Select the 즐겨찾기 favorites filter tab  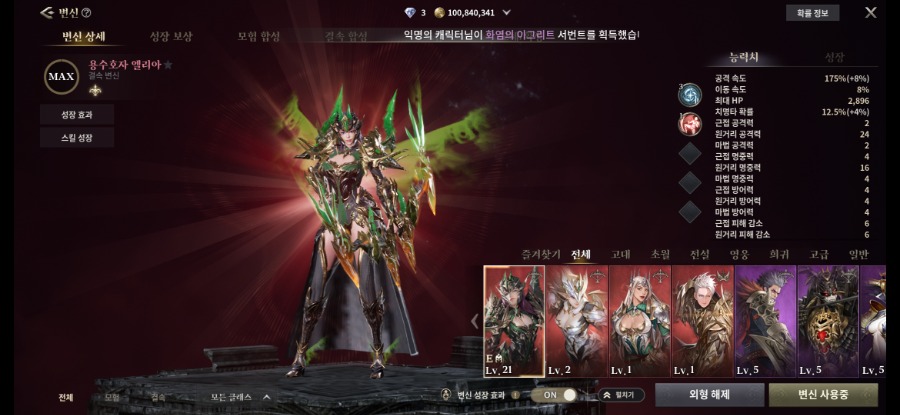tap(540, 254)
